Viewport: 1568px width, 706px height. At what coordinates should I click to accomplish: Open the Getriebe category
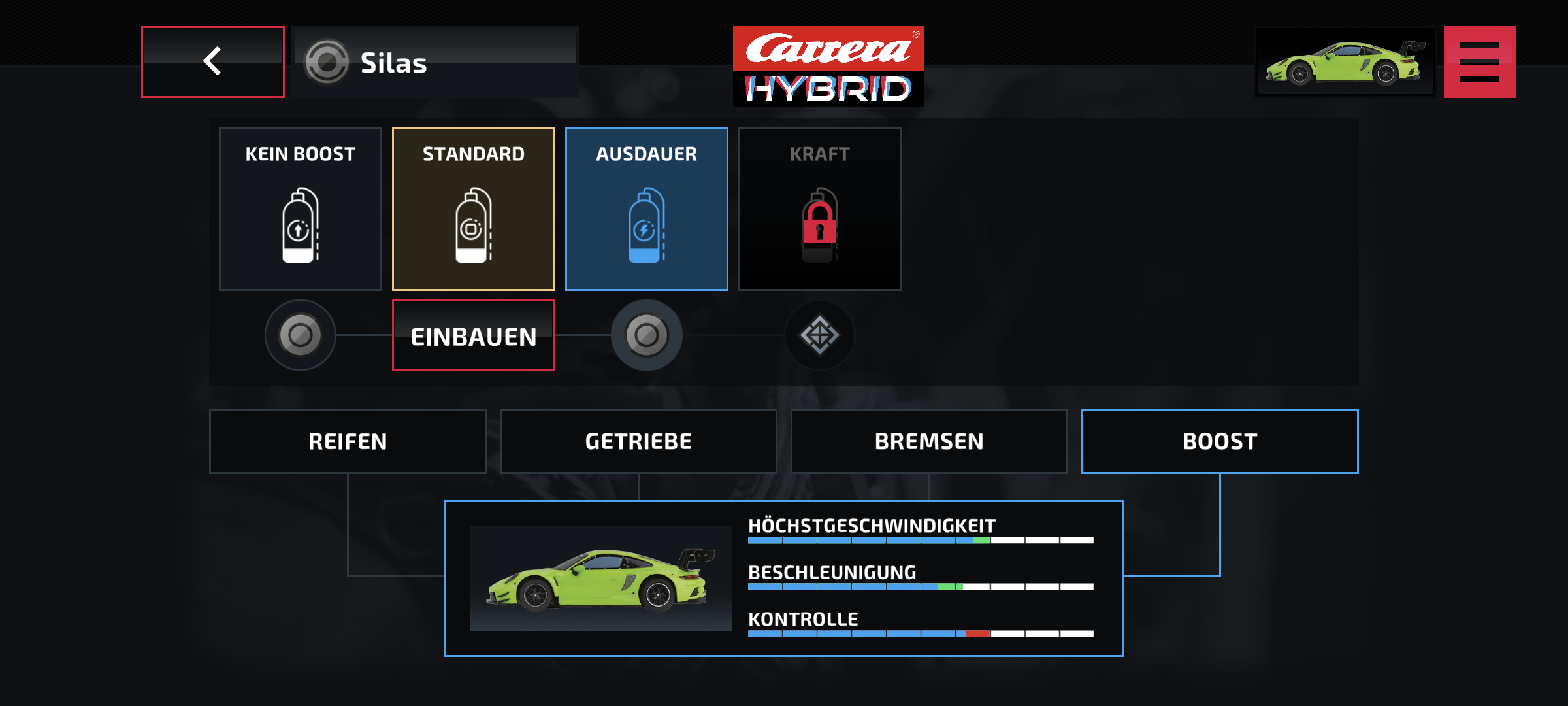tap(638, 441)
